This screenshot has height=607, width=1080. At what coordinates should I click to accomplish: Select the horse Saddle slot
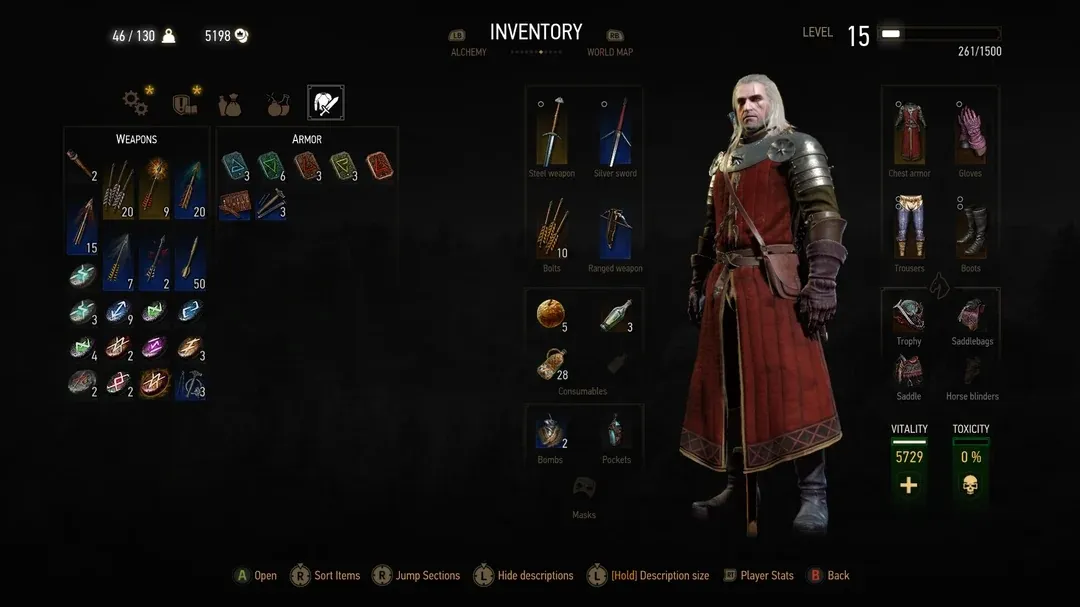tap(909, 370)
